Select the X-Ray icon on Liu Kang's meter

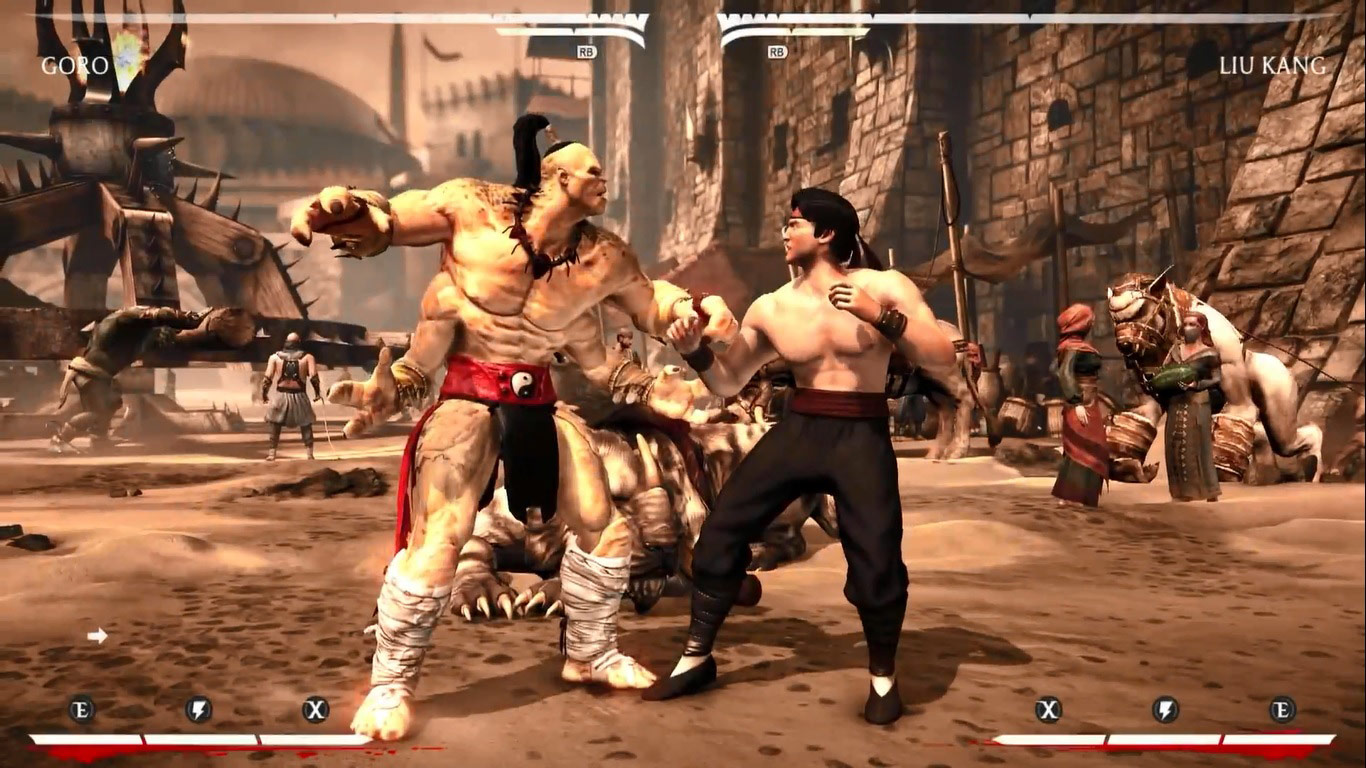point(1048,710)
